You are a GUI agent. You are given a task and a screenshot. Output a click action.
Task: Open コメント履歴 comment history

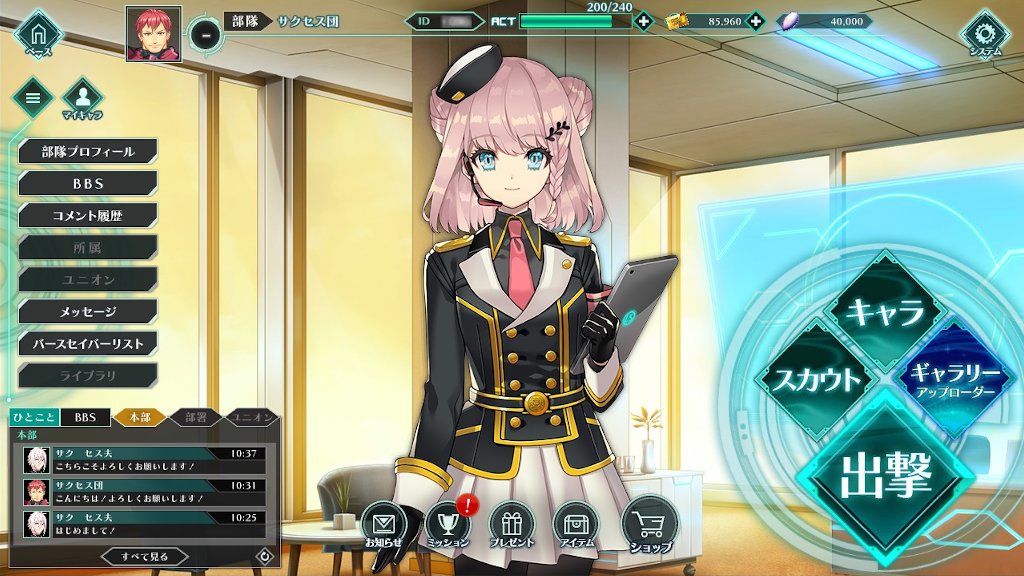point(88,216)
